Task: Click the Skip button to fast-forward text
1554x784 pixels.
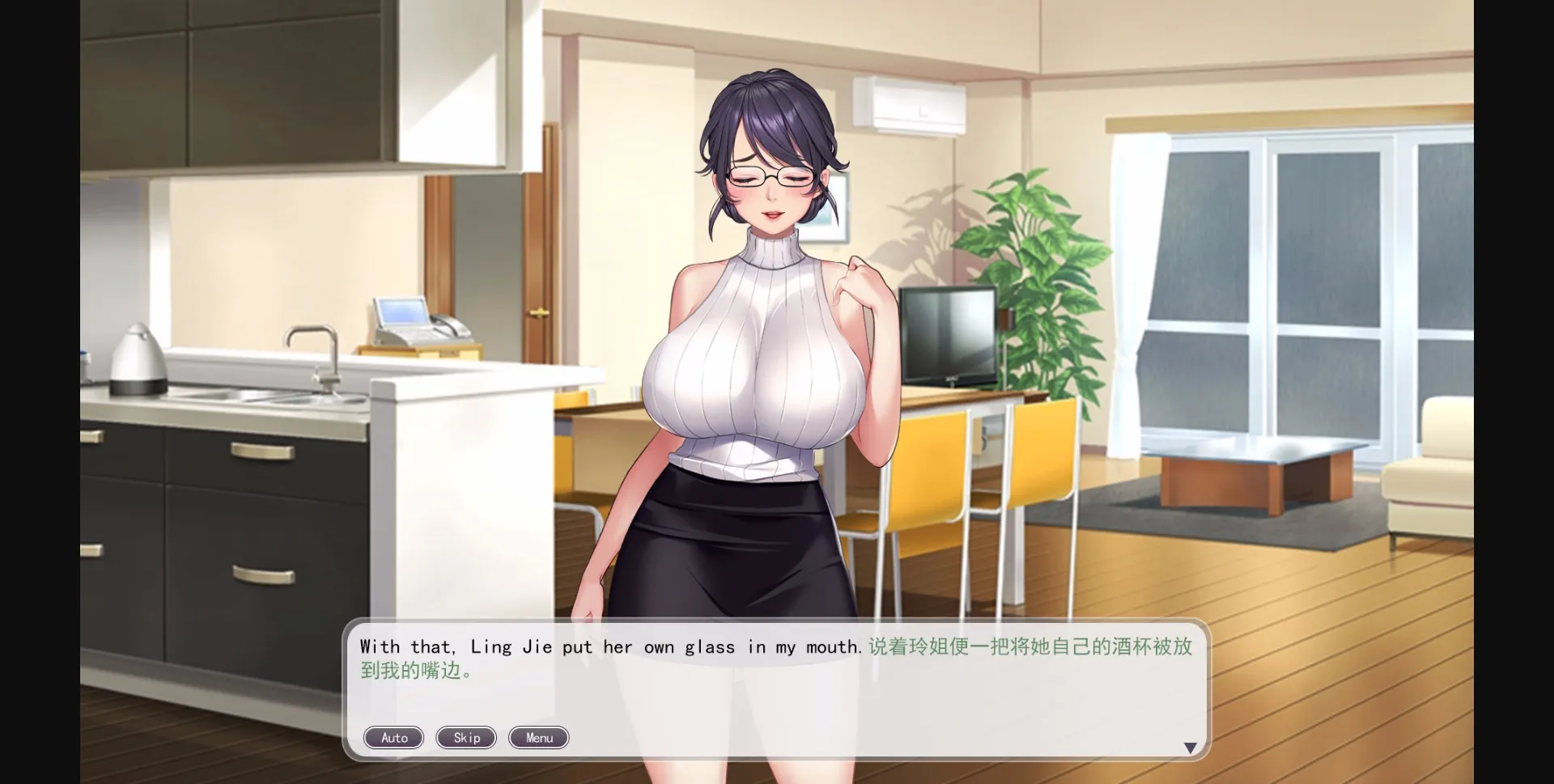Action: pos(465,737)
